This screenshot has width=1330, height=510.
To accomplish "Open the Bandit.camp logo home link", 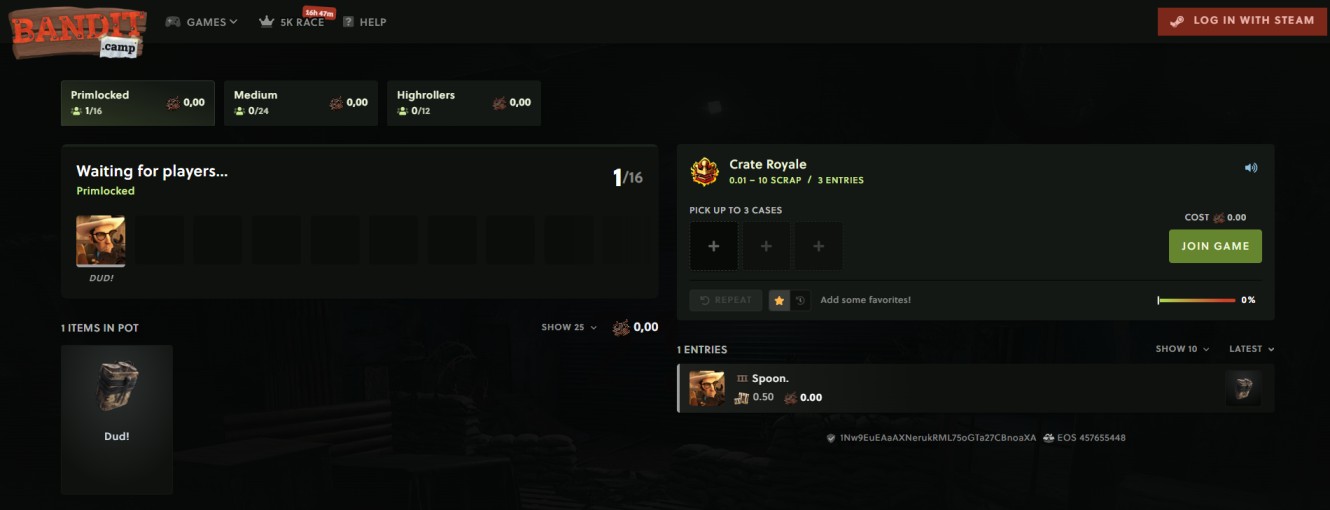I will pyautogui.click(x=78, y=31).
